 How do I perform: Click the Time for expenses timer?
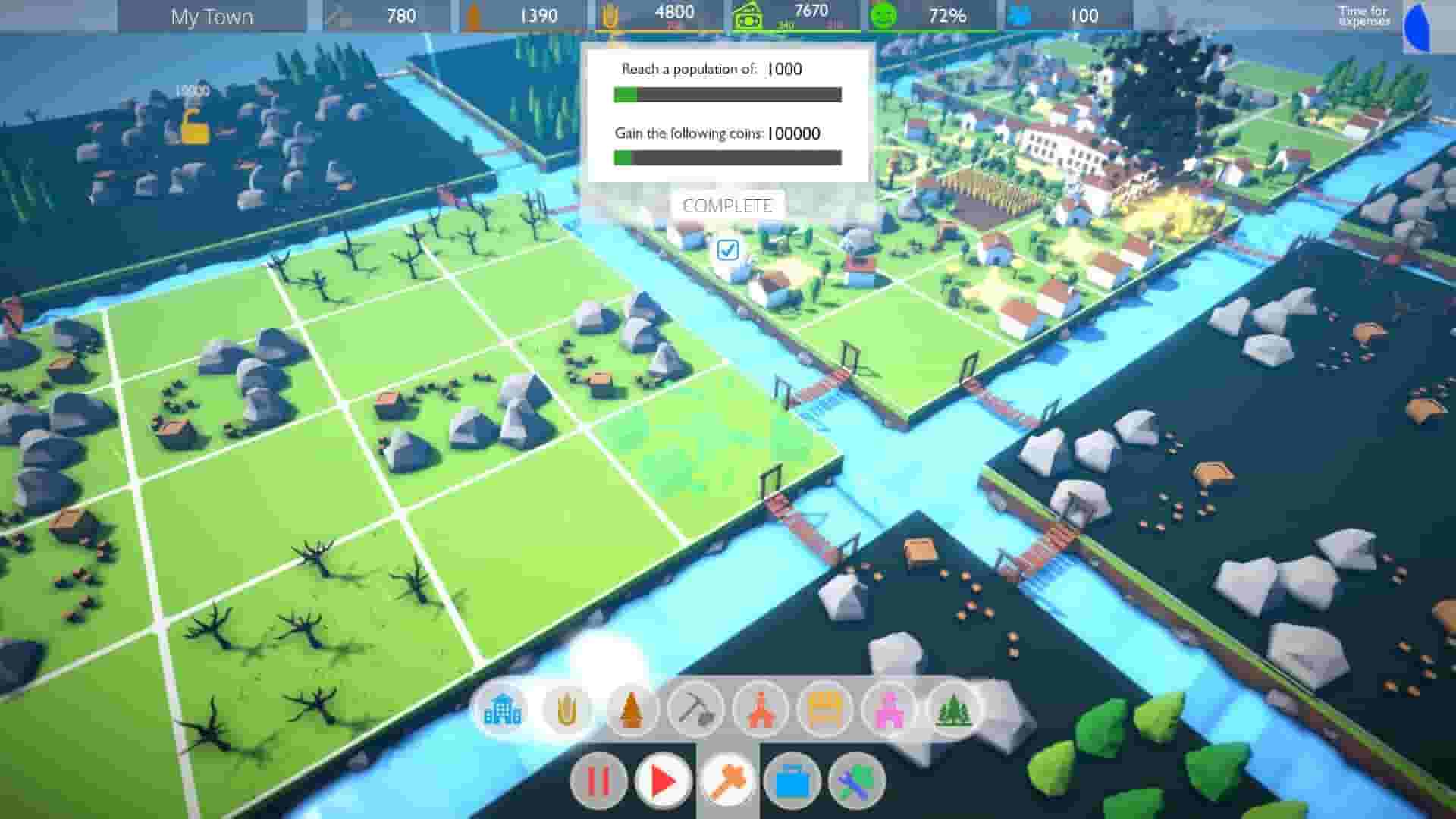(x=1363, y=16)
